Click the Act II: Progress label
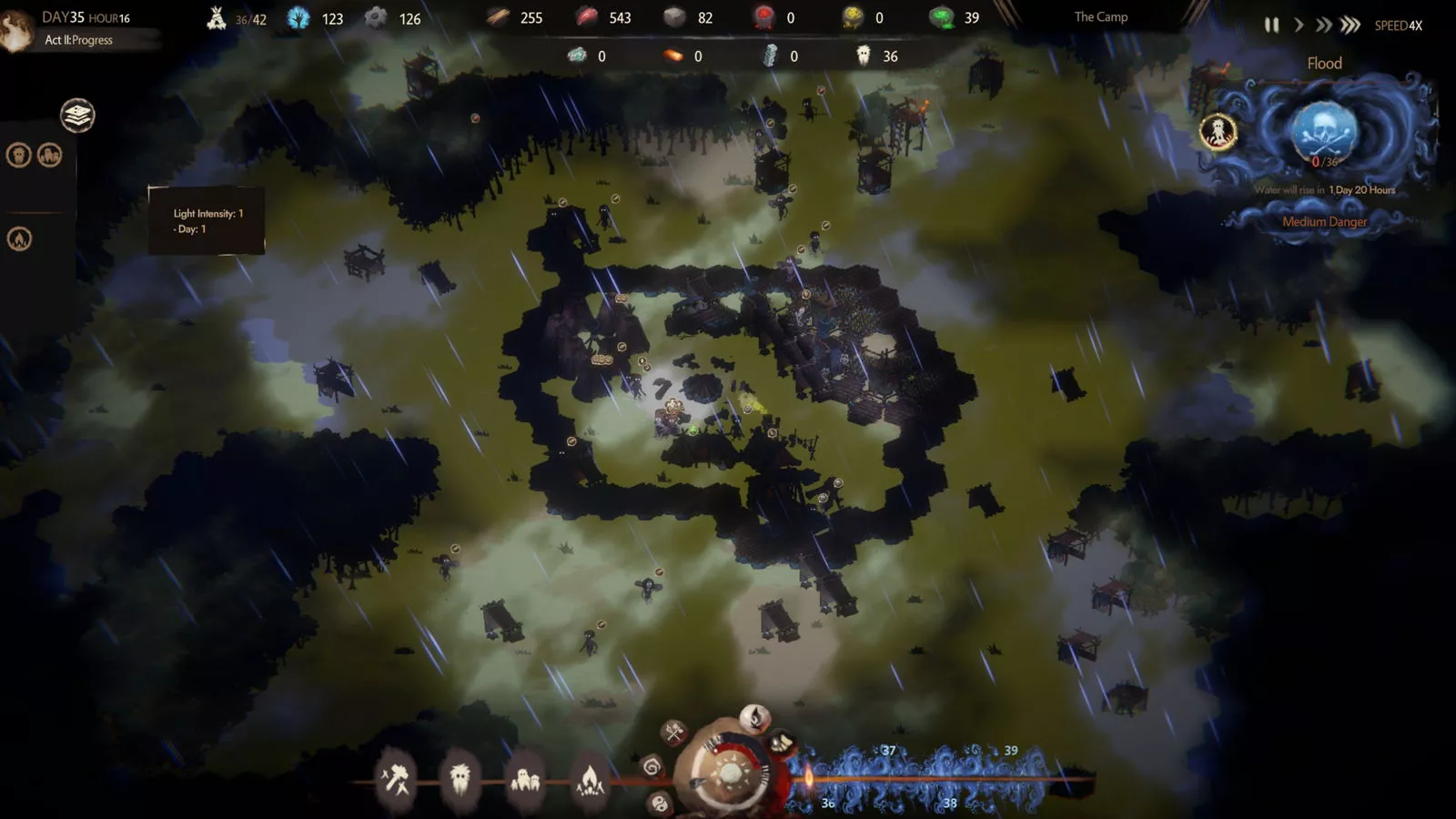Image resolution: width=1456 pixels, height=819 pixels. pyautogui.click(x=79, y=40)
